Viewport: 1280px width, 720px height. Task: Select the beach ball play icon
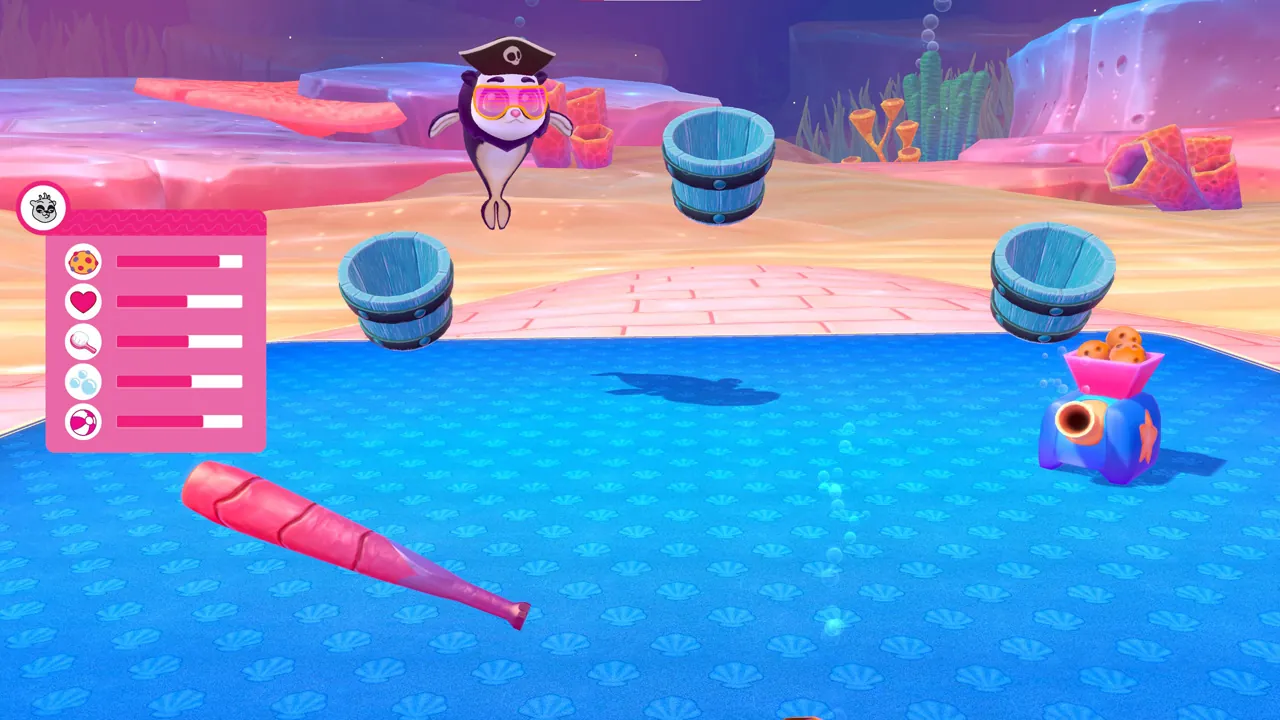click(83, 422)
